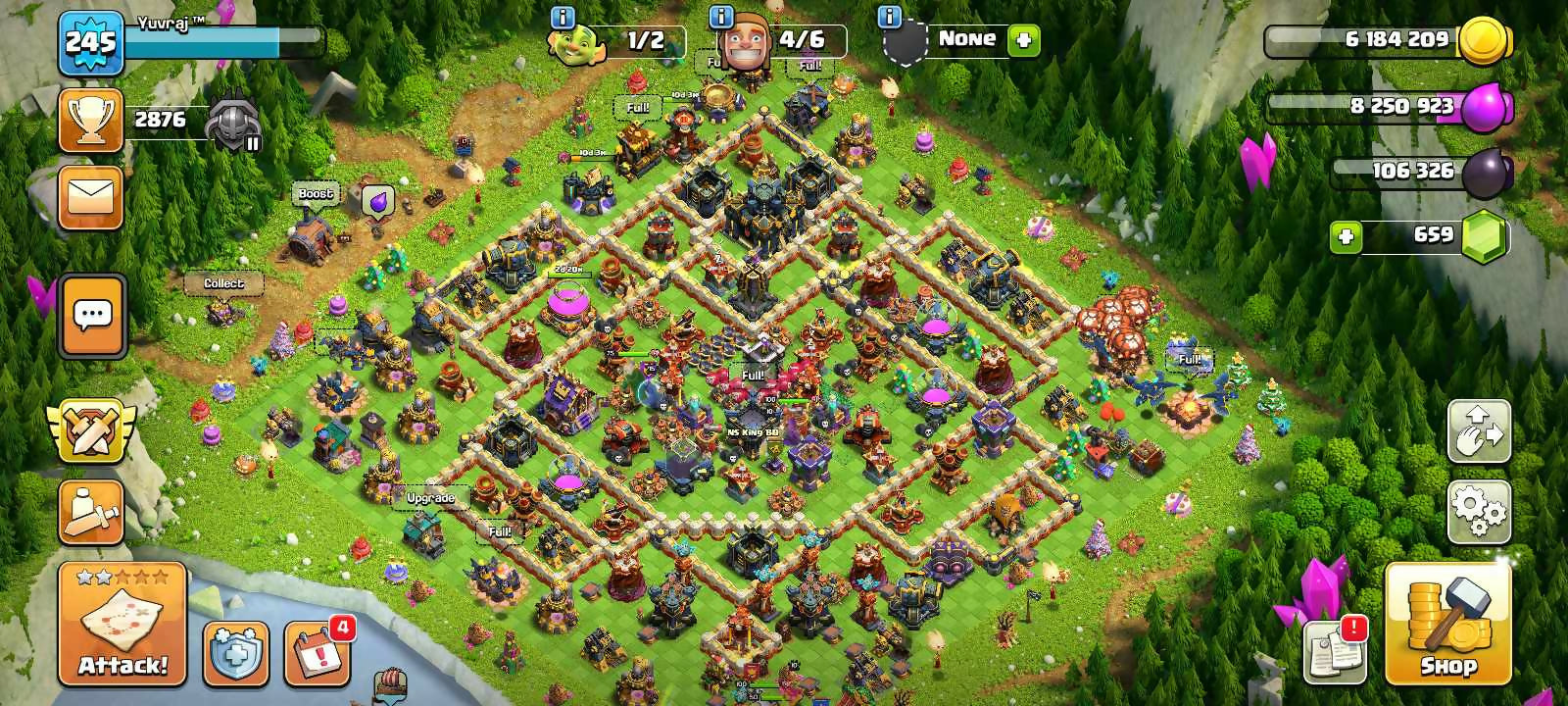This screenshot has width=1568, height=706.
Task: Open the crossed swords clan war button
Action: pyautogui.click(x=91, y=430)
